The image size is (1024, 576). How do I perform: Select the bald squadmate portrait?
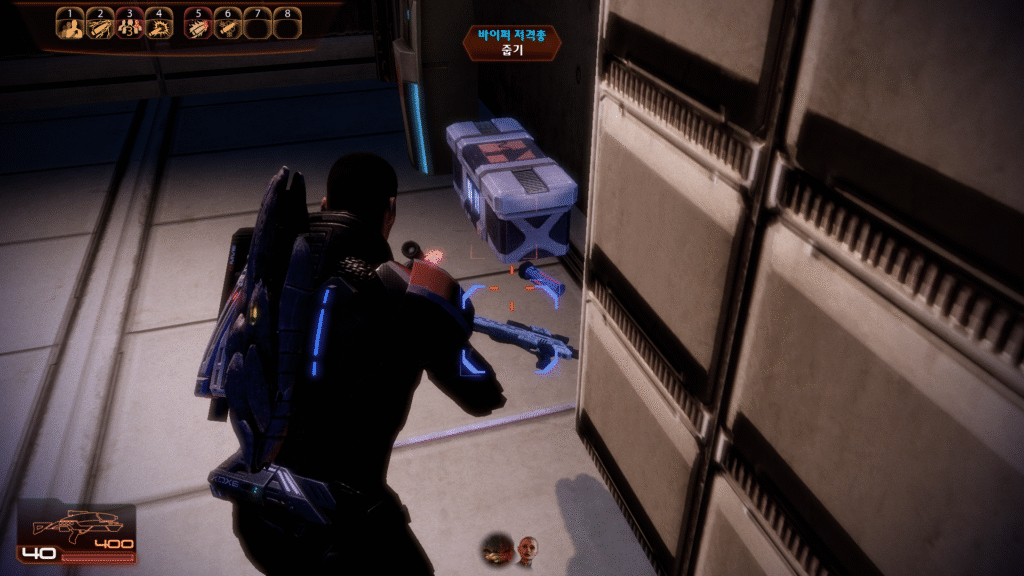point(527,549)
